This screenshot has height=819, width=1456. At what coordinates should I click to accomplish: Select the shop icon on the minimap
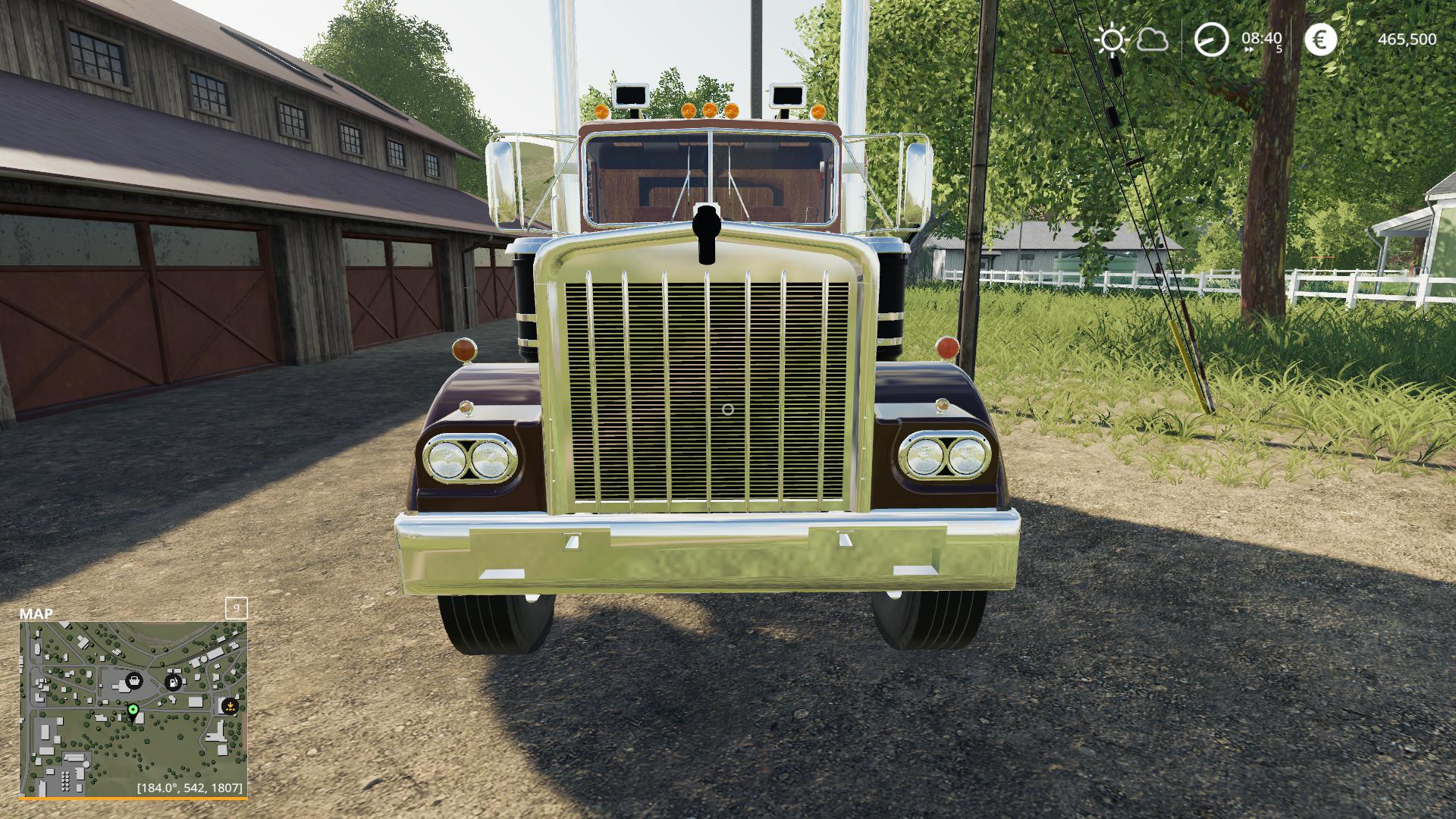pos(134,682)
